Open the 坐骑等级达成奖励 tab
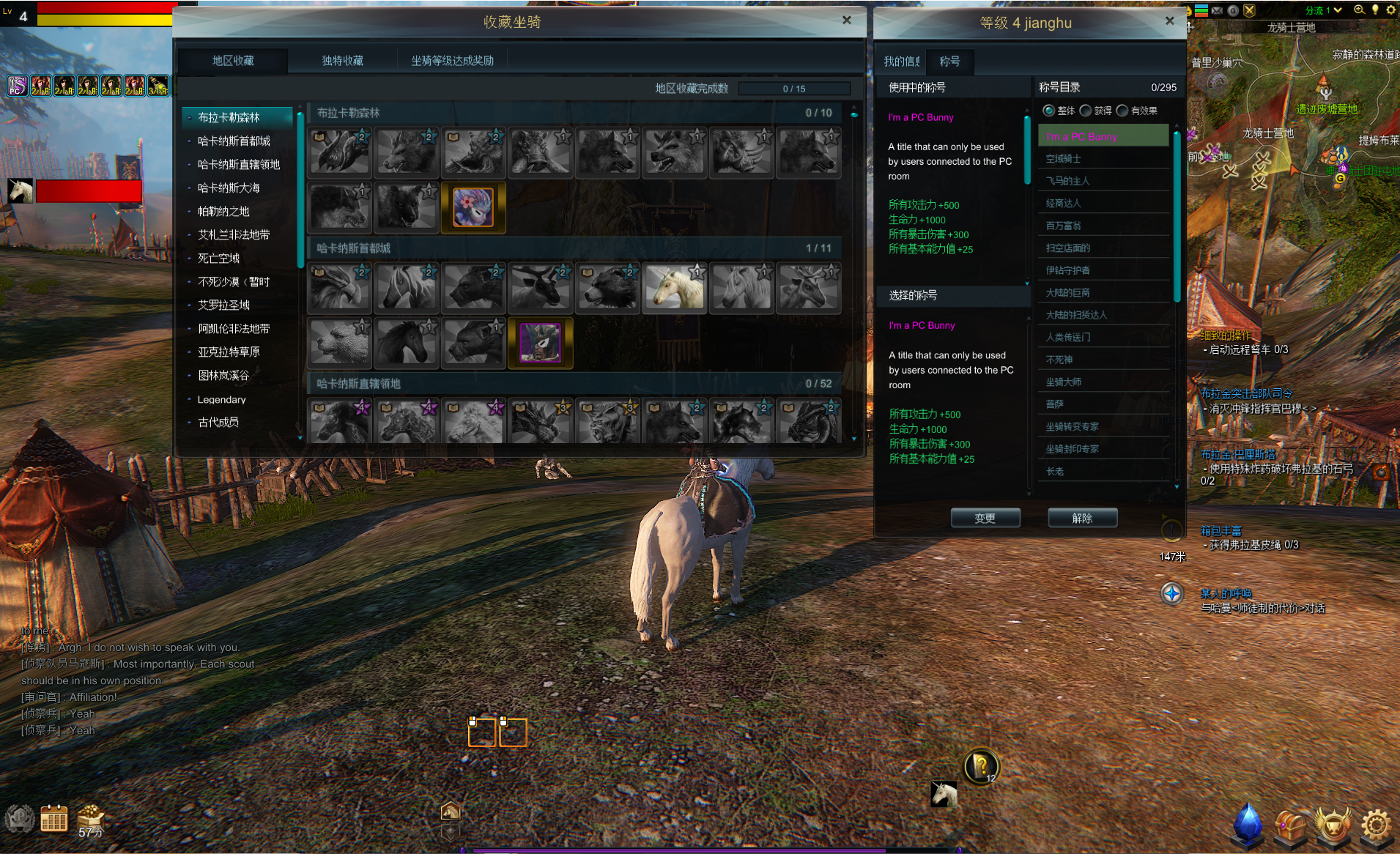Screen dimensions: 1400x854 pos(452,61)
